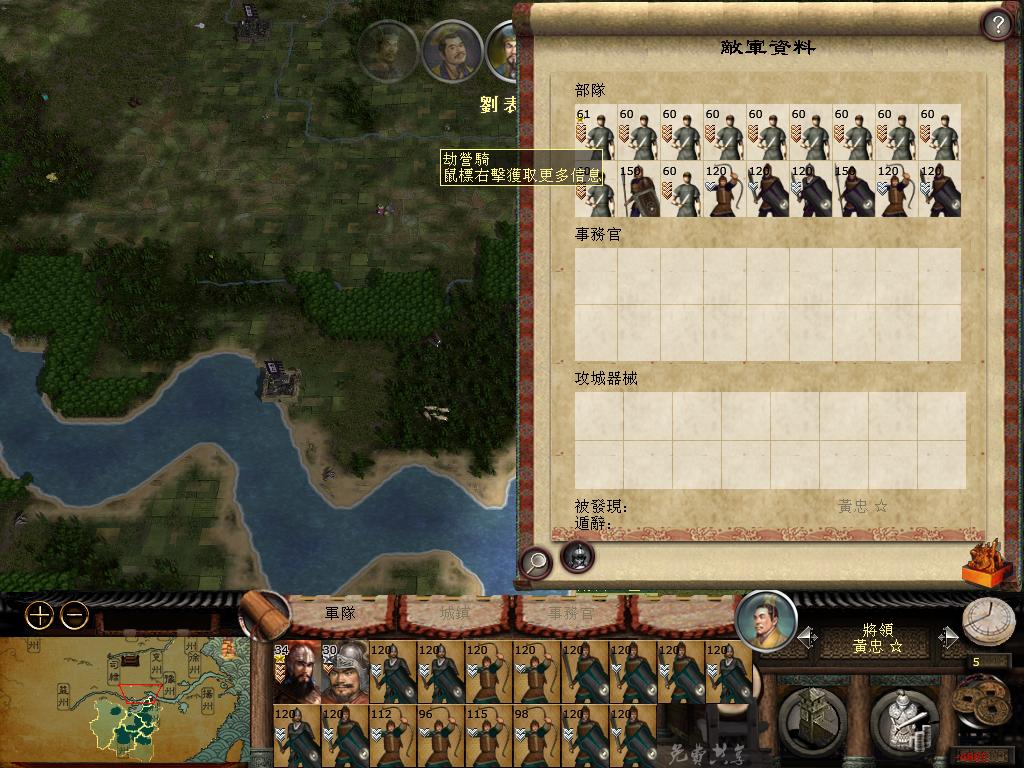Click the magnifying glass locate button
Image resolution: width=1024 pixels, height=768 pixels.
pyautogui.click(x=536, y=562)
